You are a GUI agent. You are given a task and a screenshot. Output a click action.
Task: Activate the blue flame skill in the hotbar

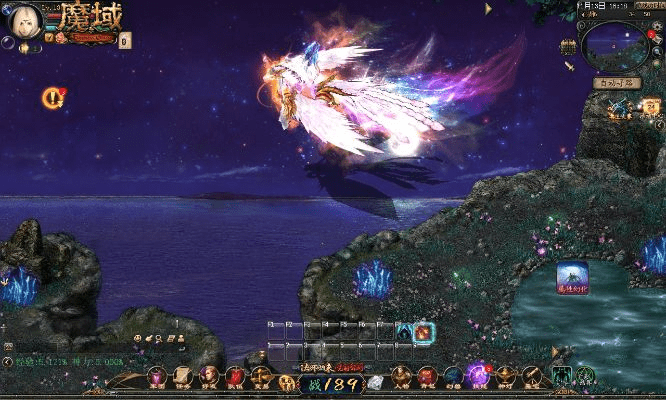coord(404,331)
